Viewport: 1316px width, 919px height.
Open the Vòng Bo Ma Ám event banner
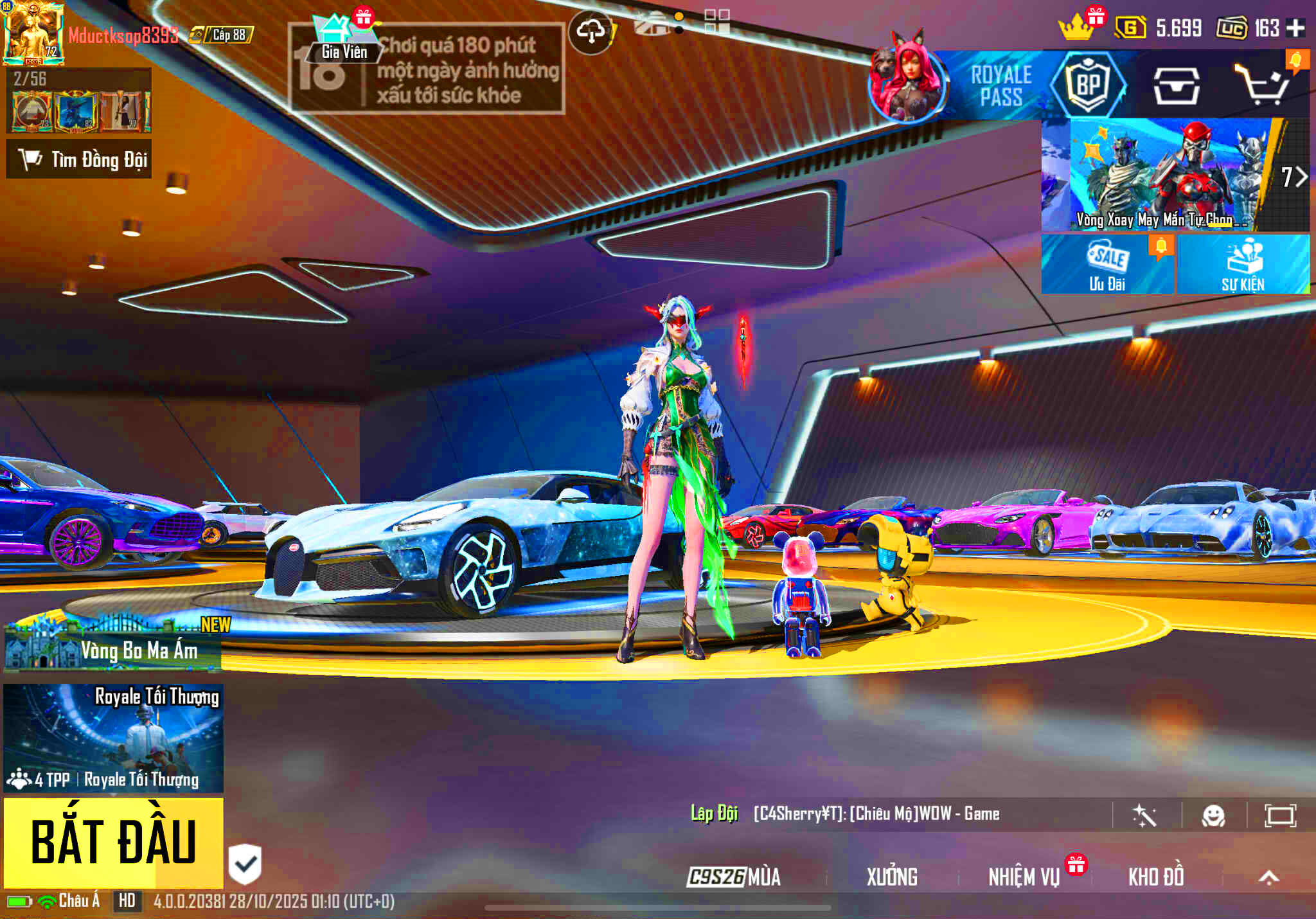click(113, 645)
